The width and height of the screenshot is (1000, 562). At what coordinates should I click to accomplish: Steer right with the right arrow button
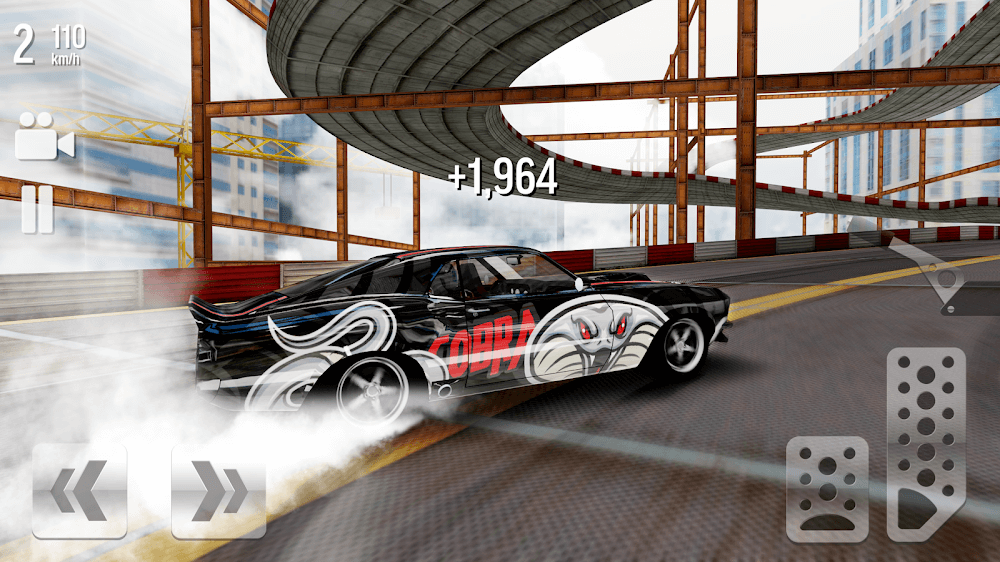[218, 491]
